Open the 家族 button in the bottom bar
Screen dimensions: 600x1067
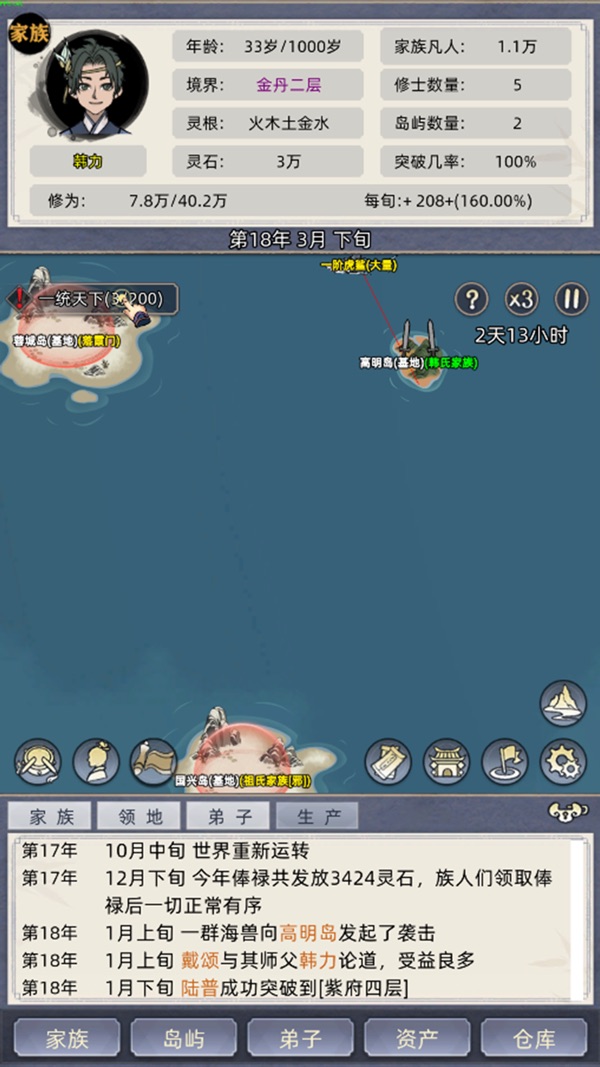click(67, 1039)
